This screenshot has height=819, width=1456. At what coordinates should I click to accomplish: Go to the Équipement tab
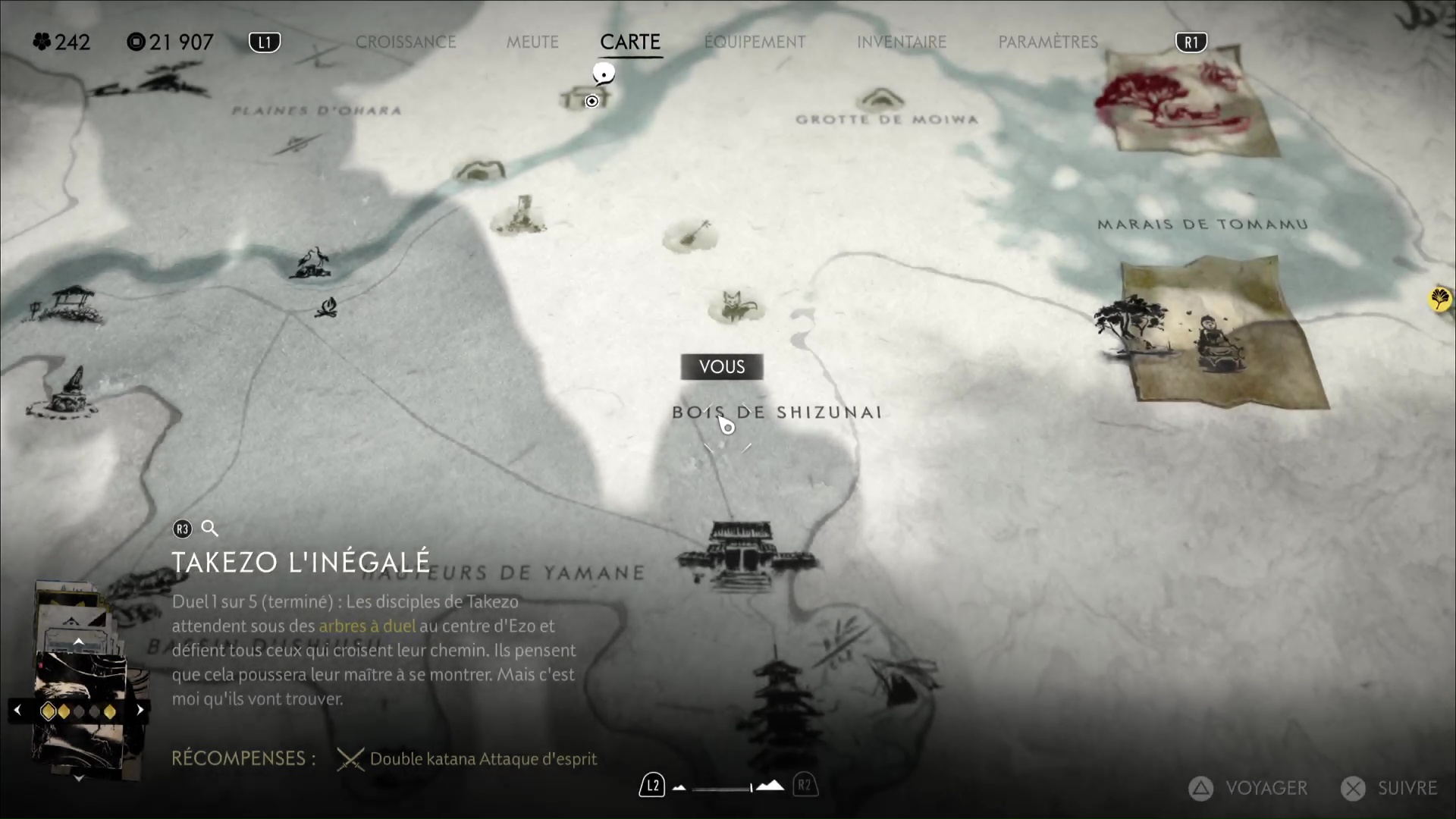(x=755, y=42)
